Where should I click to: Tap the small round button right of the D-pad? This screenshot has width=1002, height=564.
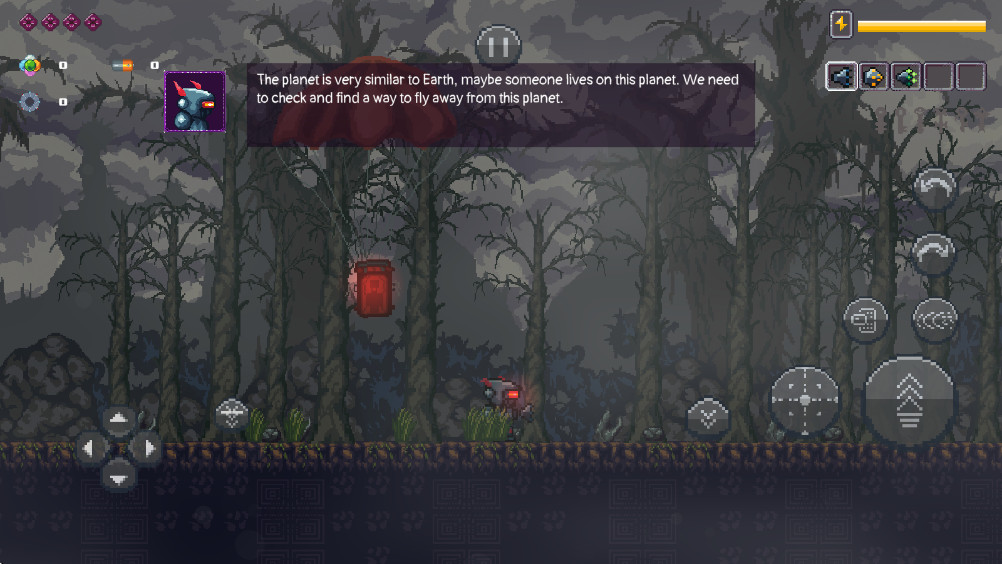232,413
